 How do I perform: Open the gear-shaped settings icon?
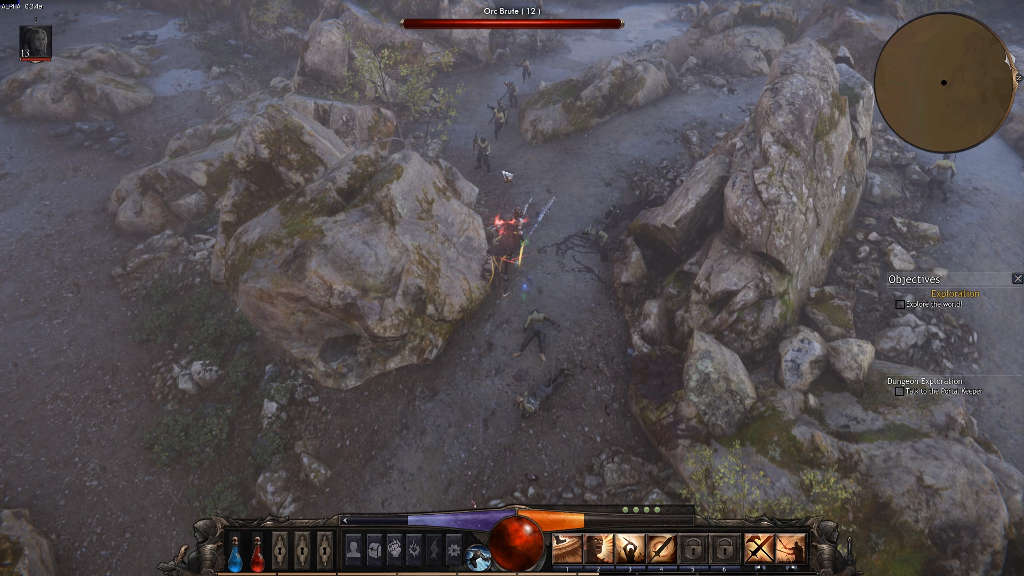(454, 548)
